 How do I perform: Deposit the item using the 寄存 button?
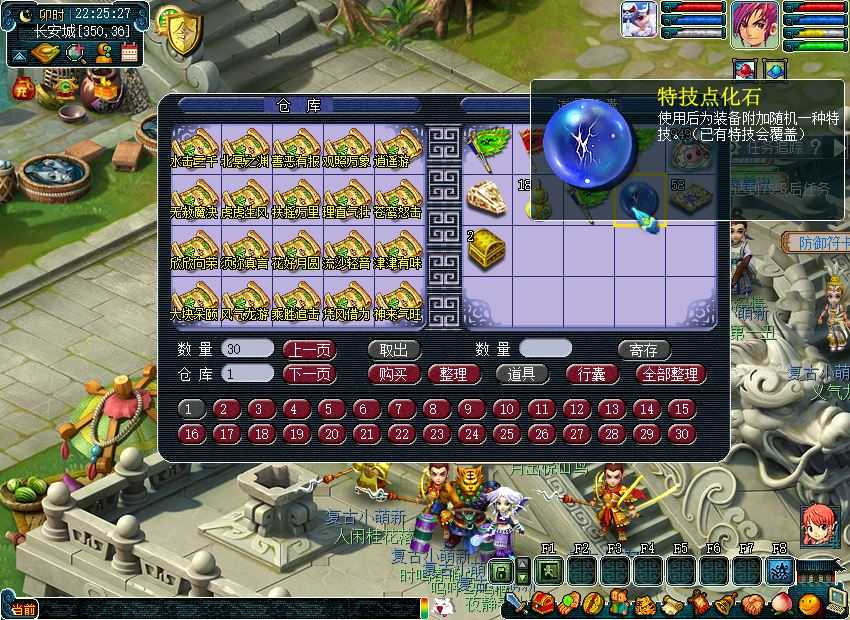[644, 350]
